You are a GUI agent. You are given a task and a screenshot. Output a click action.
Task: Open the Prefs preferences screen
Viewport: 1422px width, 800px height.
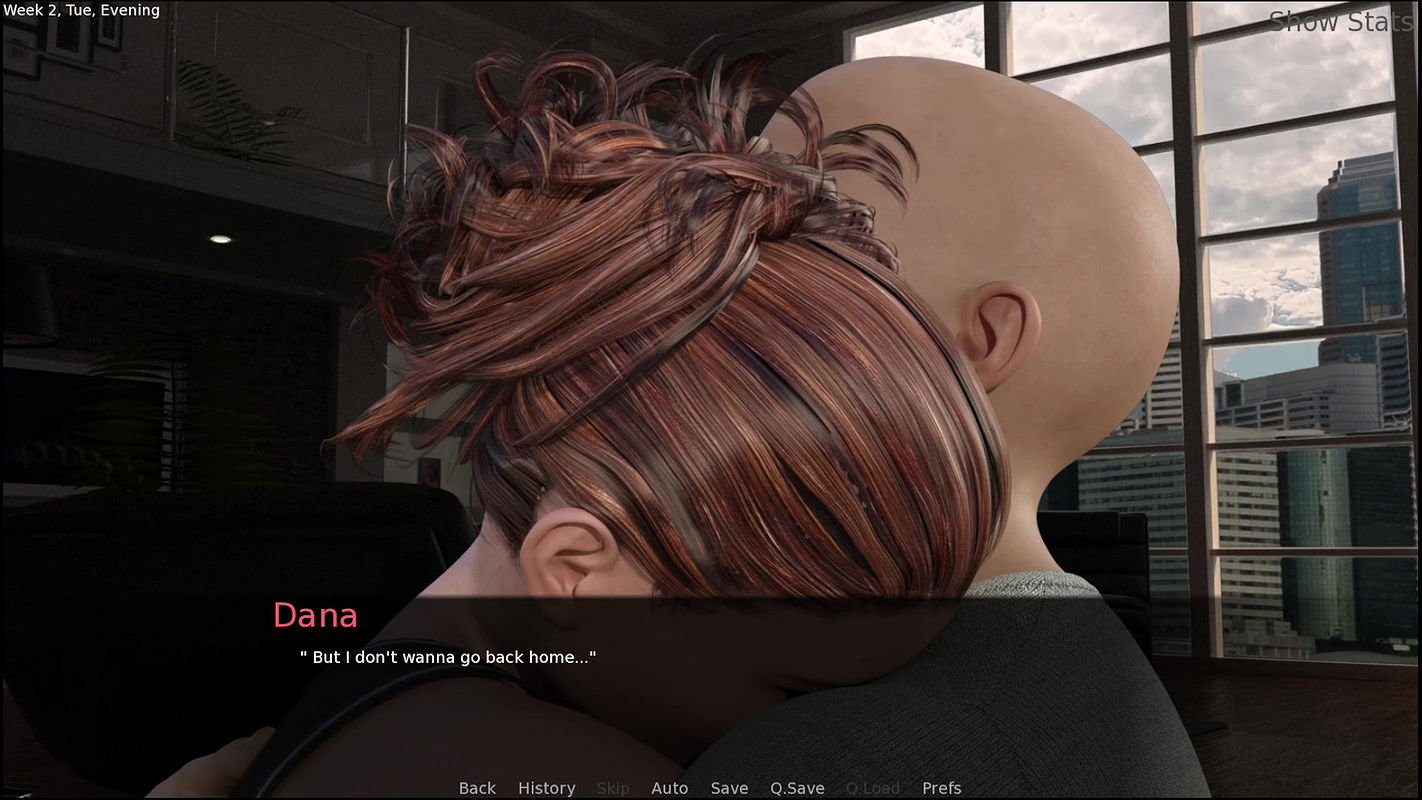tap(940, 788)
